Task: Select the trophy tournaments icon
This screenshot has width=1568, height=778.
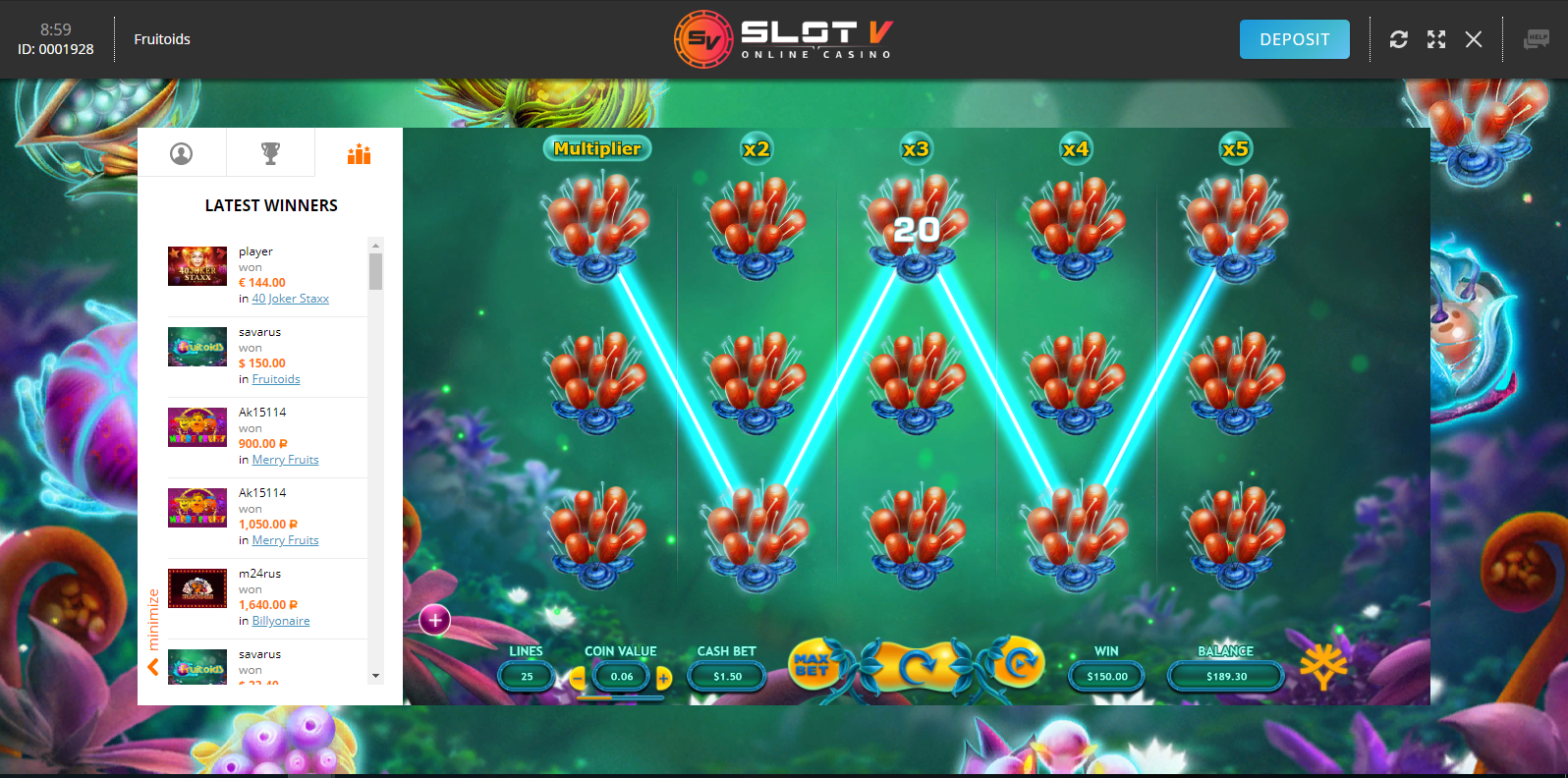Action: (270, 152)
